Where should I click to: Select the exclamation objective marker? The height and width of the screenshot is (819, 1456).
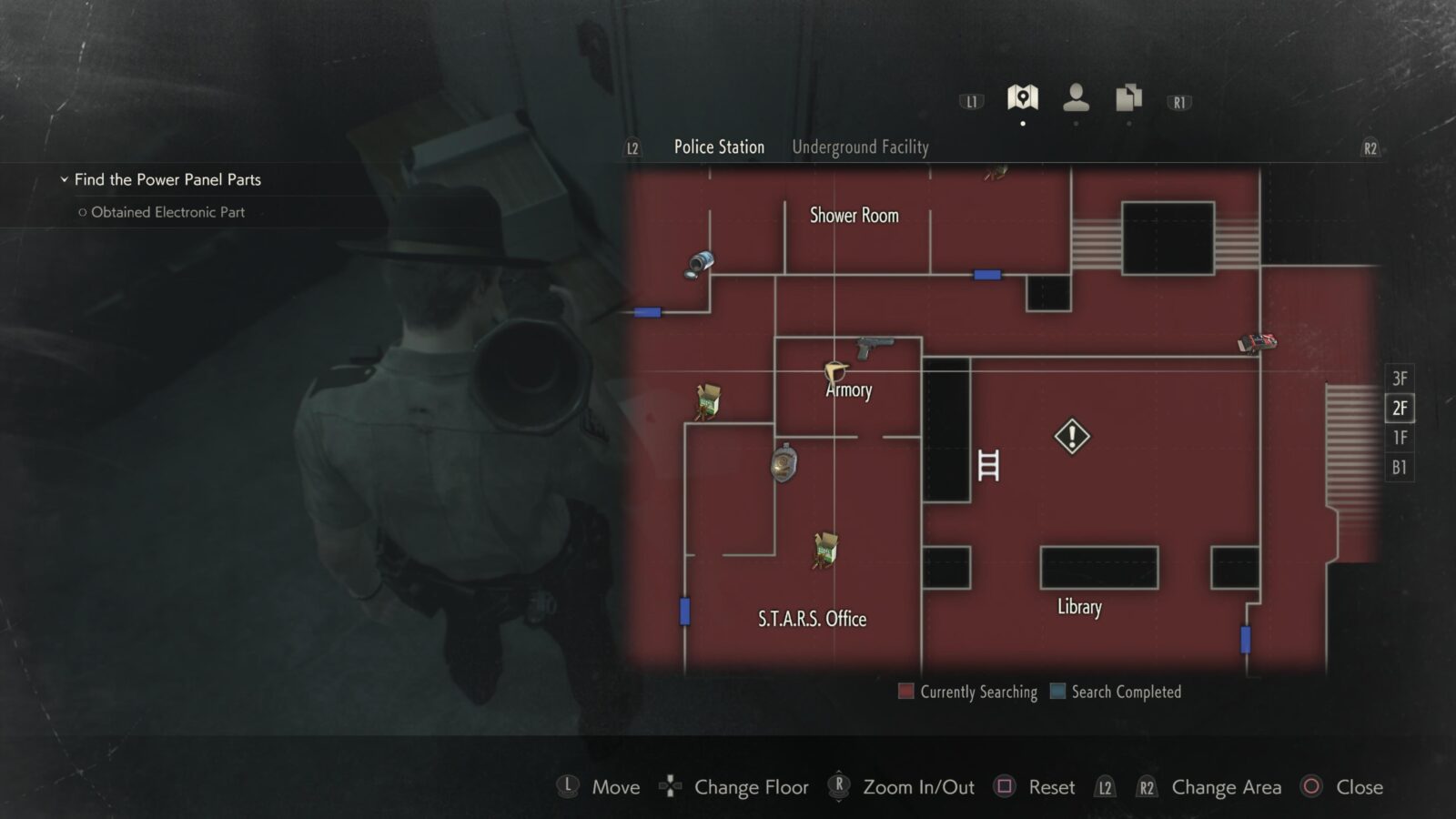[x=1071, y=437]
